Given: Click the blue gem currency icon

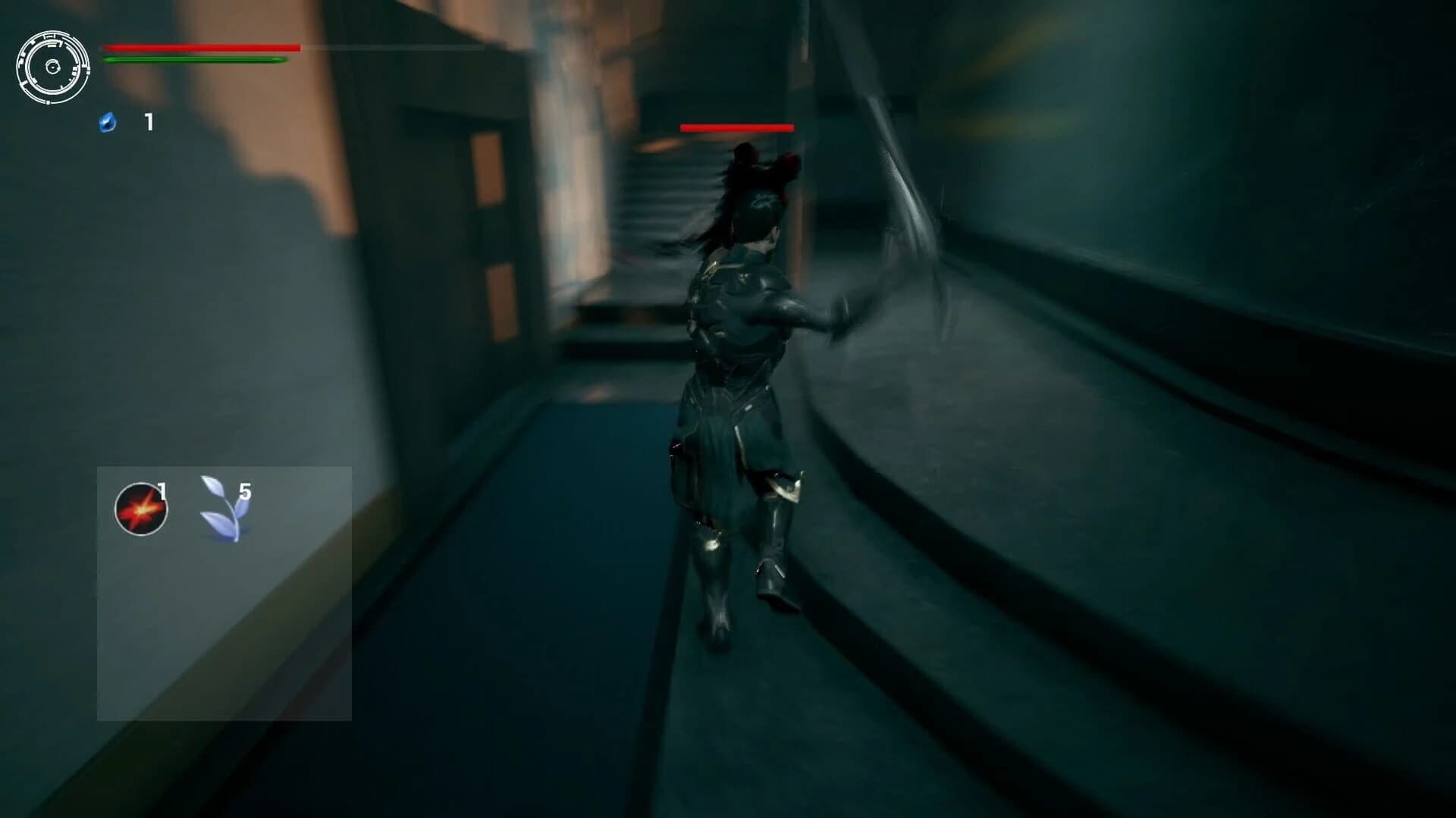Looking at the screenshot, I should click(108, 121).
